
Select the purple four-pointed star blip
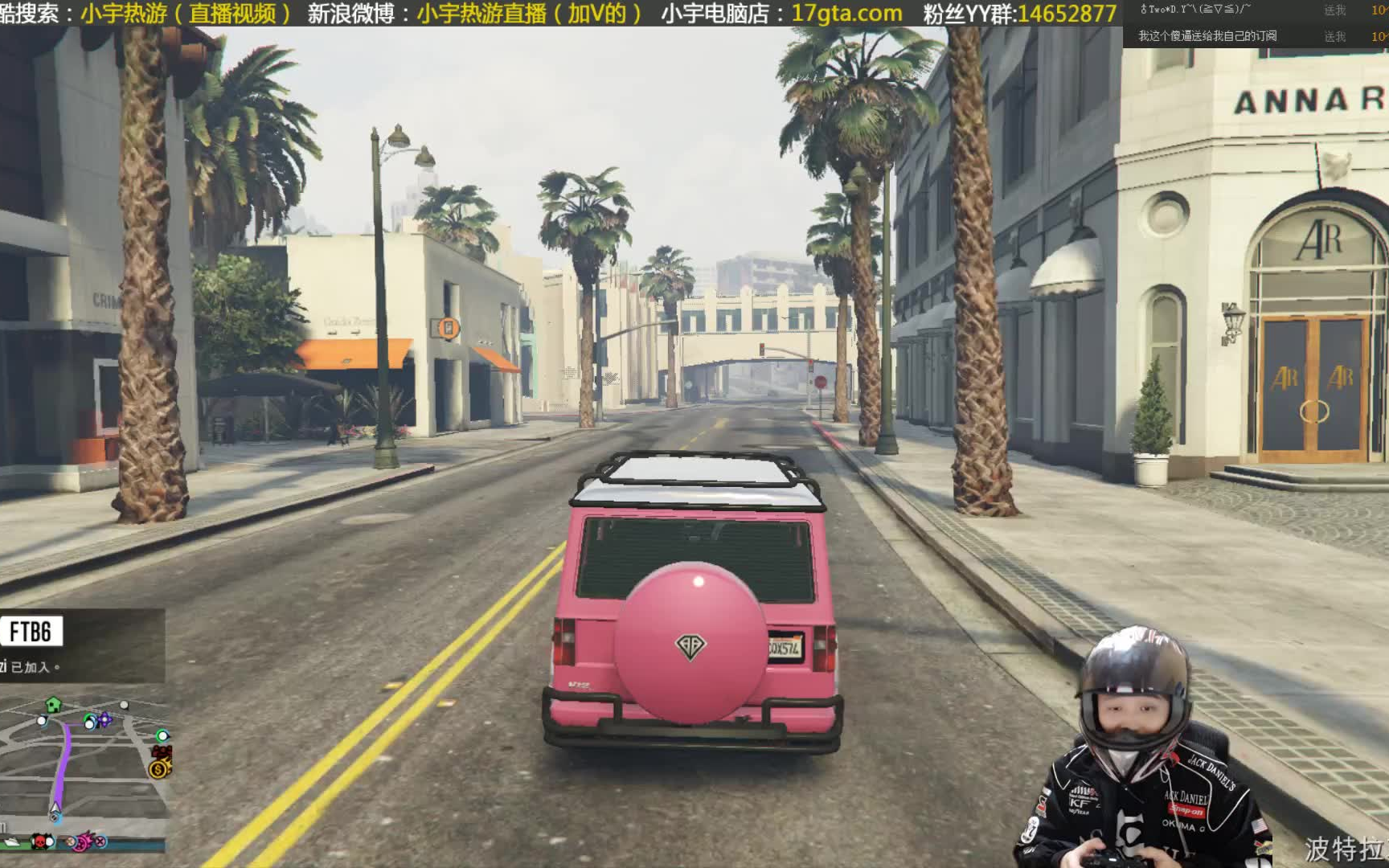tap(104, 719)
